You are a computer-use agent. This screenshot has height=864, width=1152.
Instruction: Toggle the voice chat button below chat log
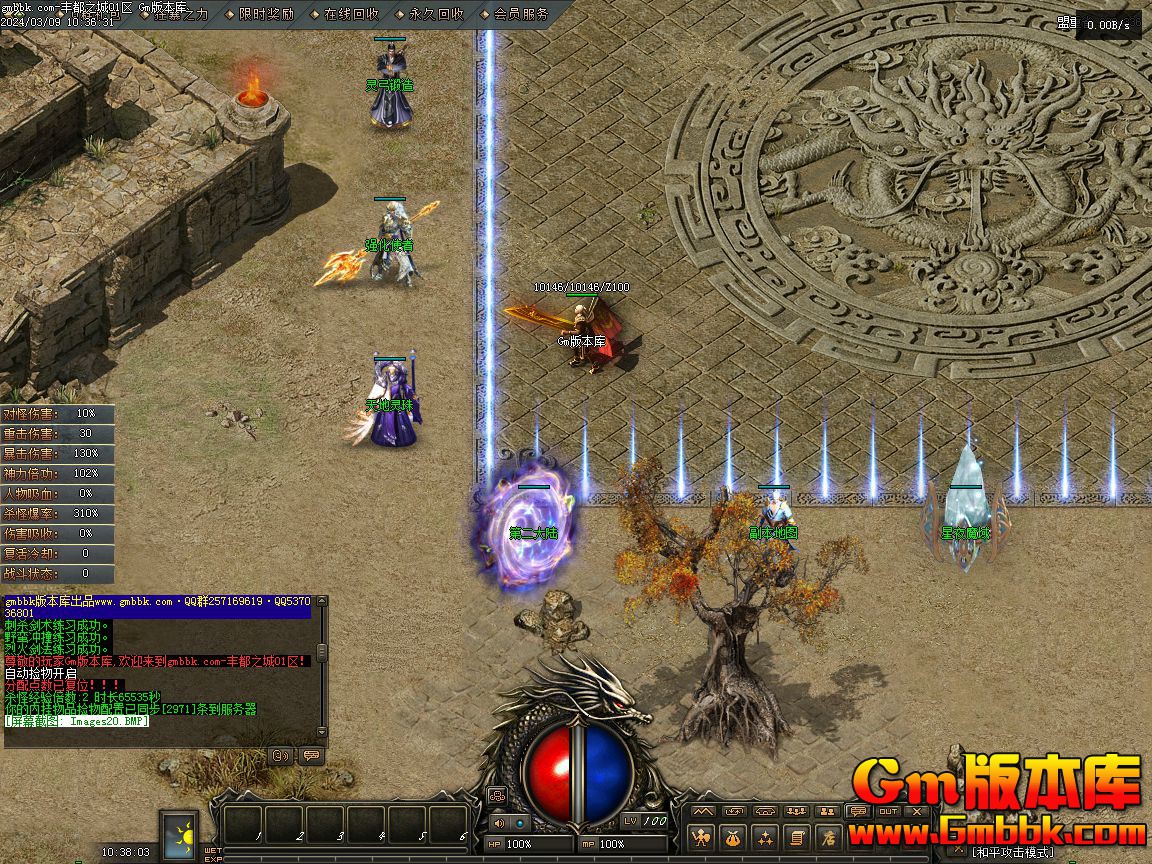tap(281, 755)
